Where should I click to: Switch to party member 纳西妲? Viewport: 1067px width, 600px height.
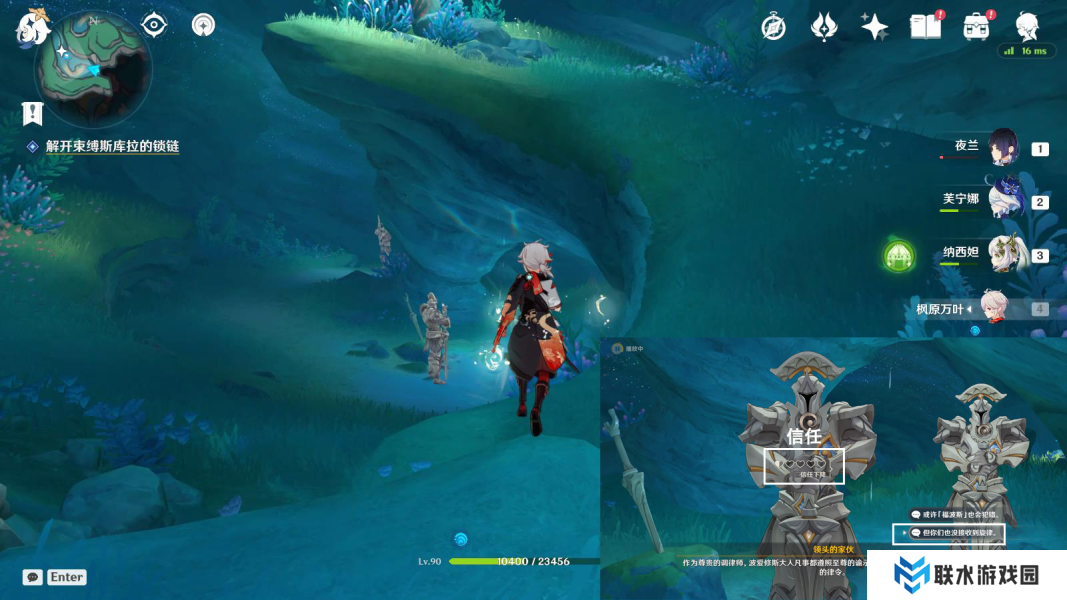coord(1003,254)
